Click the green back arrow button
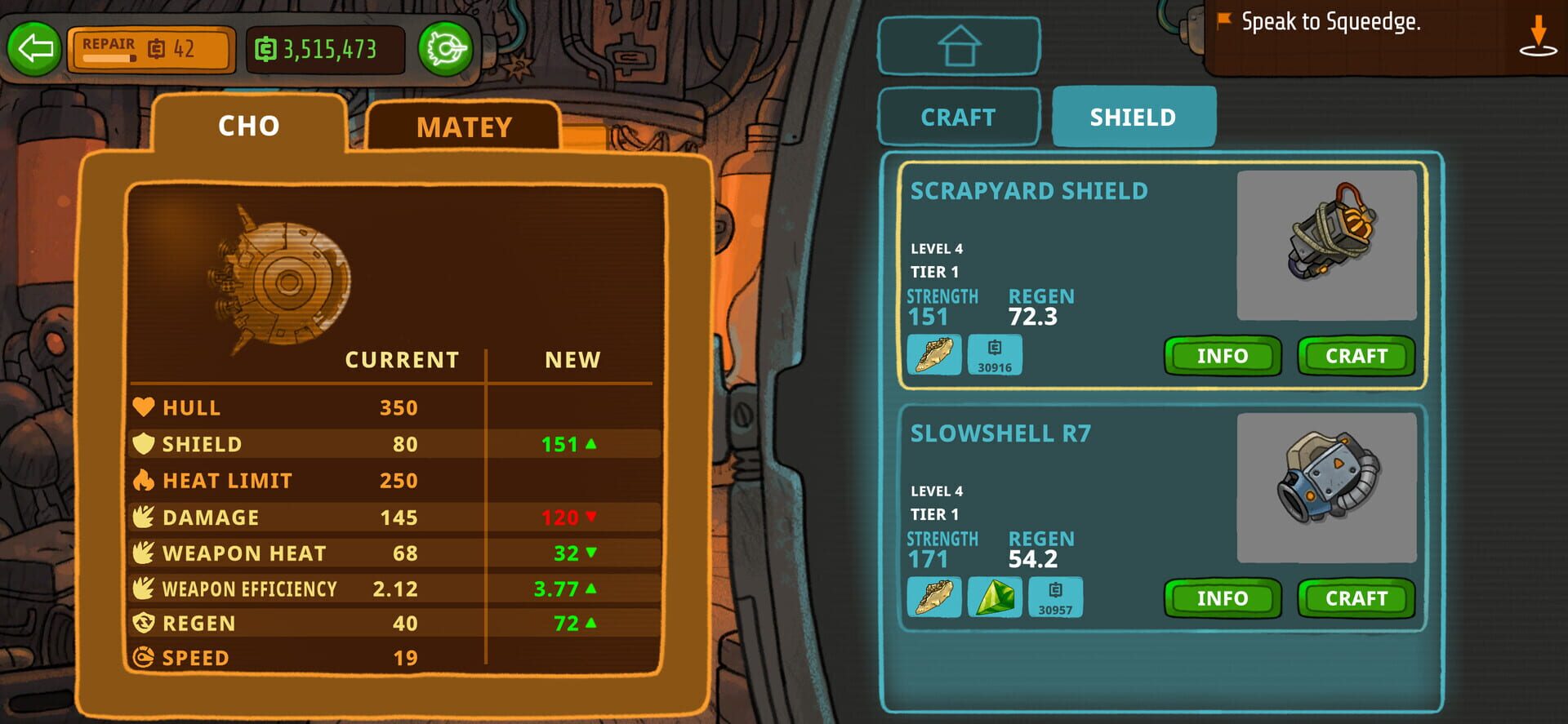Image resolution: width=1568 pixels, height=724 pixels. pyautogui.click(x=33, y=51)
